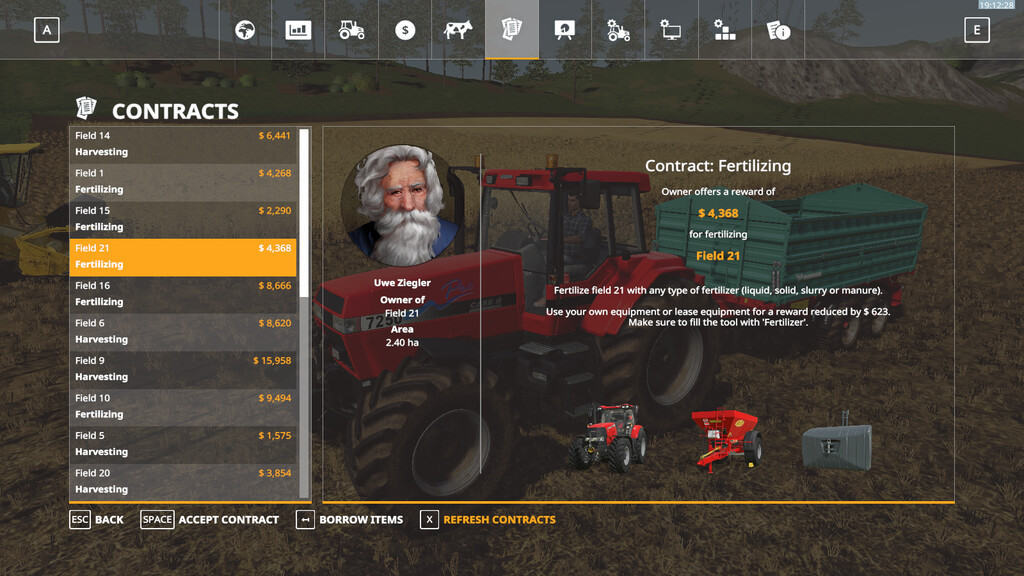
Task: Refresh the contracts list
Action: (x=488, y=520)
